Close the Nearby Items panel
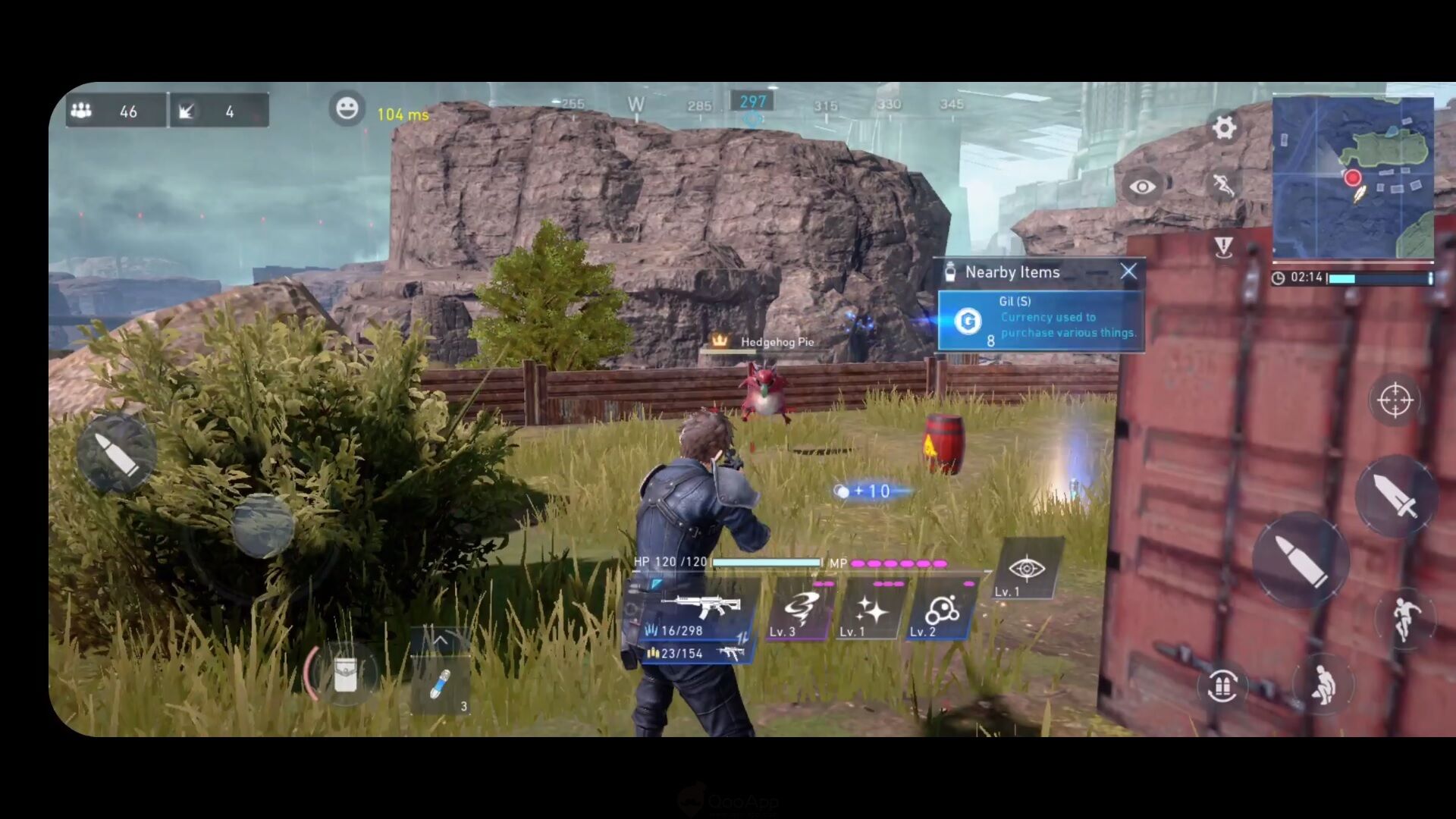 point(1128,271)
